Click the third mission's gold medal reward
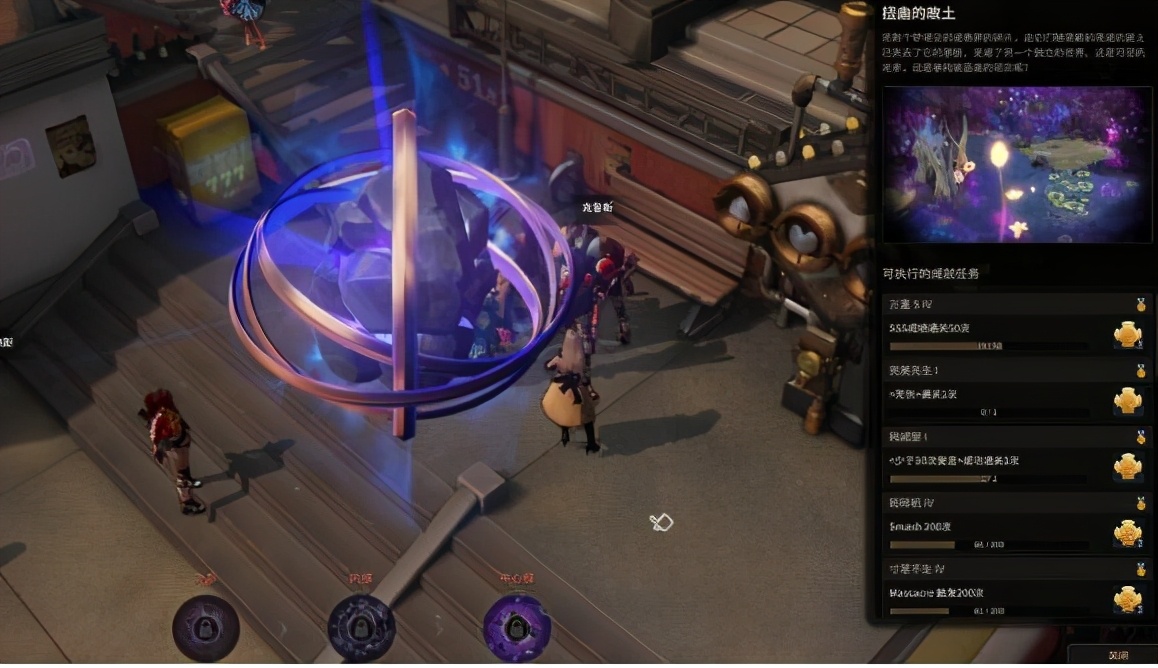1158x668 pixels. [x=1128, y=467]
